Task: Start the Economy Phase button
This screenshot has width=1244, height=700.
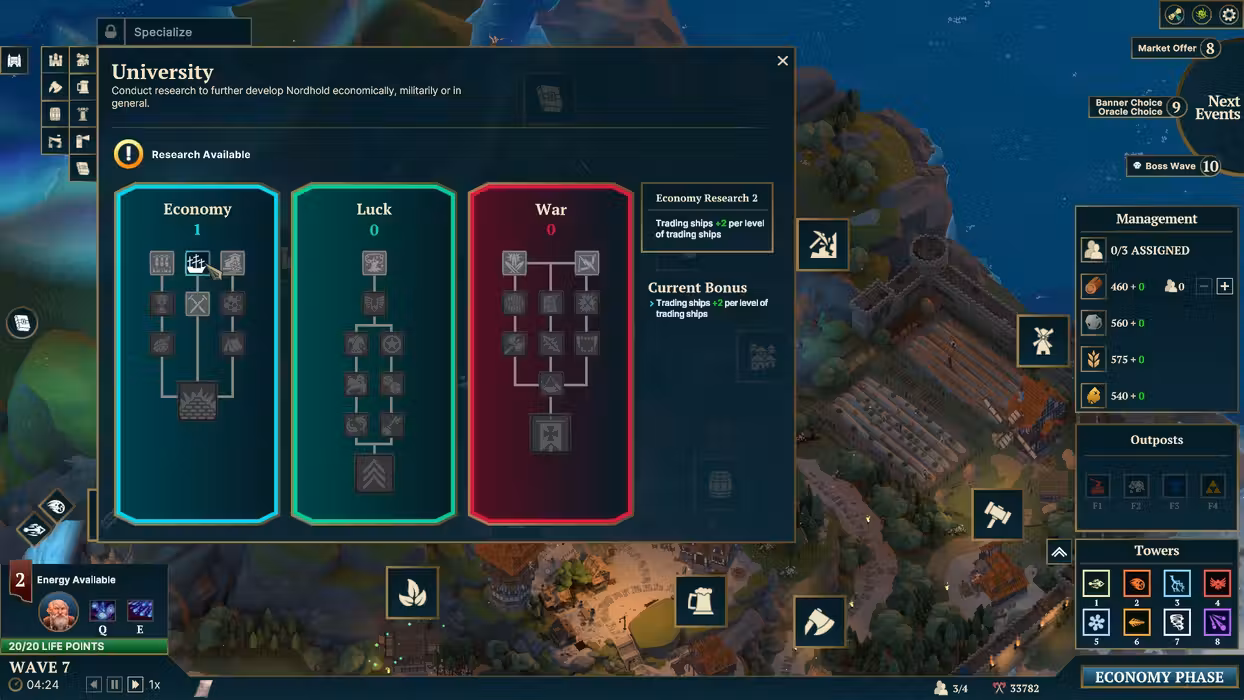Action: tap(1158, 677)
